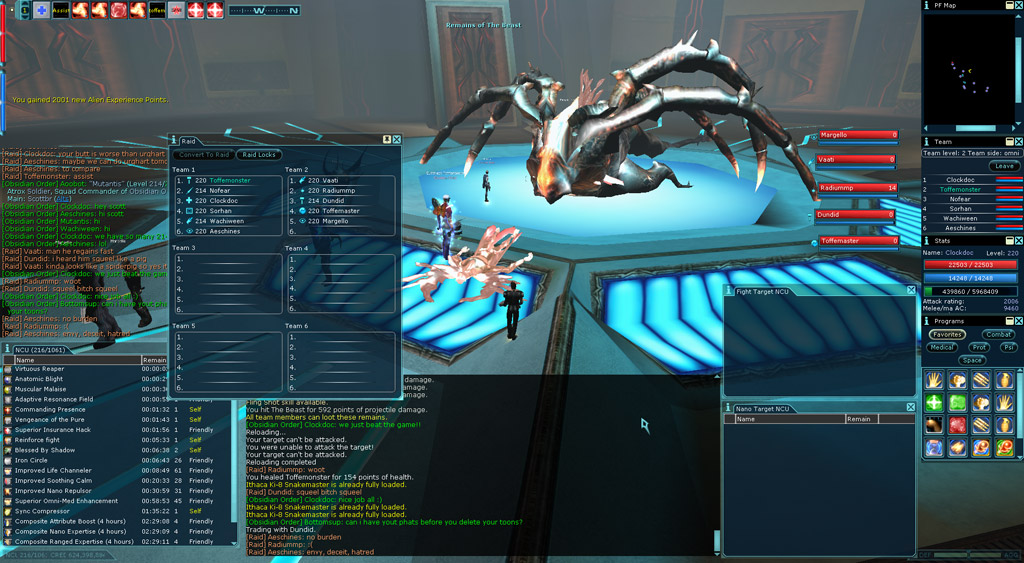This screenshot has height=563, width=1024.
Task: Activate the blue cross hotbar icon
Action: [x=41, y=10]
